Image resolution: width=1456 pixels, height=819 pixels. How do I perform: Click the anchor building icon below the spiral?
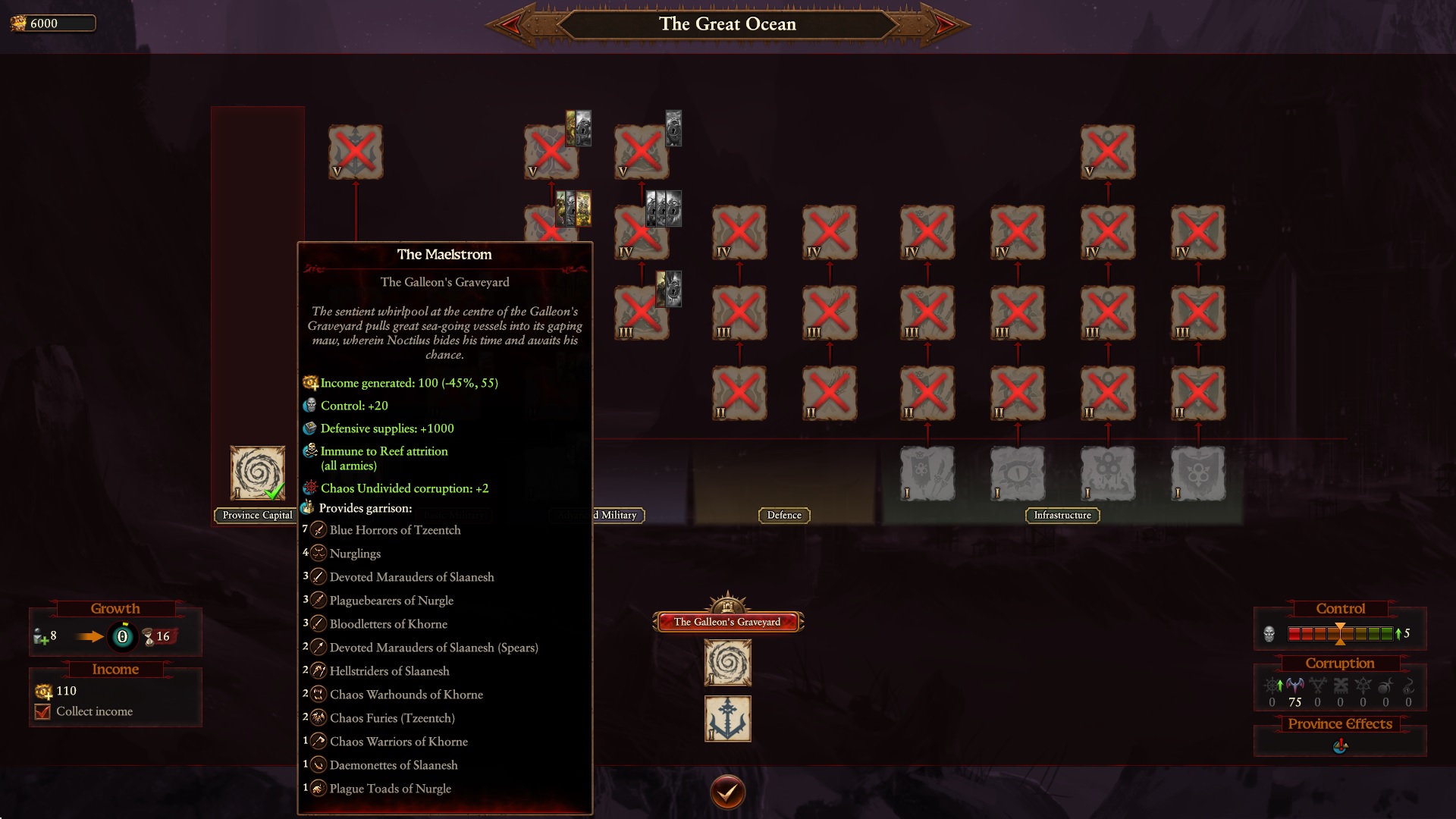[x=727, y=718]
